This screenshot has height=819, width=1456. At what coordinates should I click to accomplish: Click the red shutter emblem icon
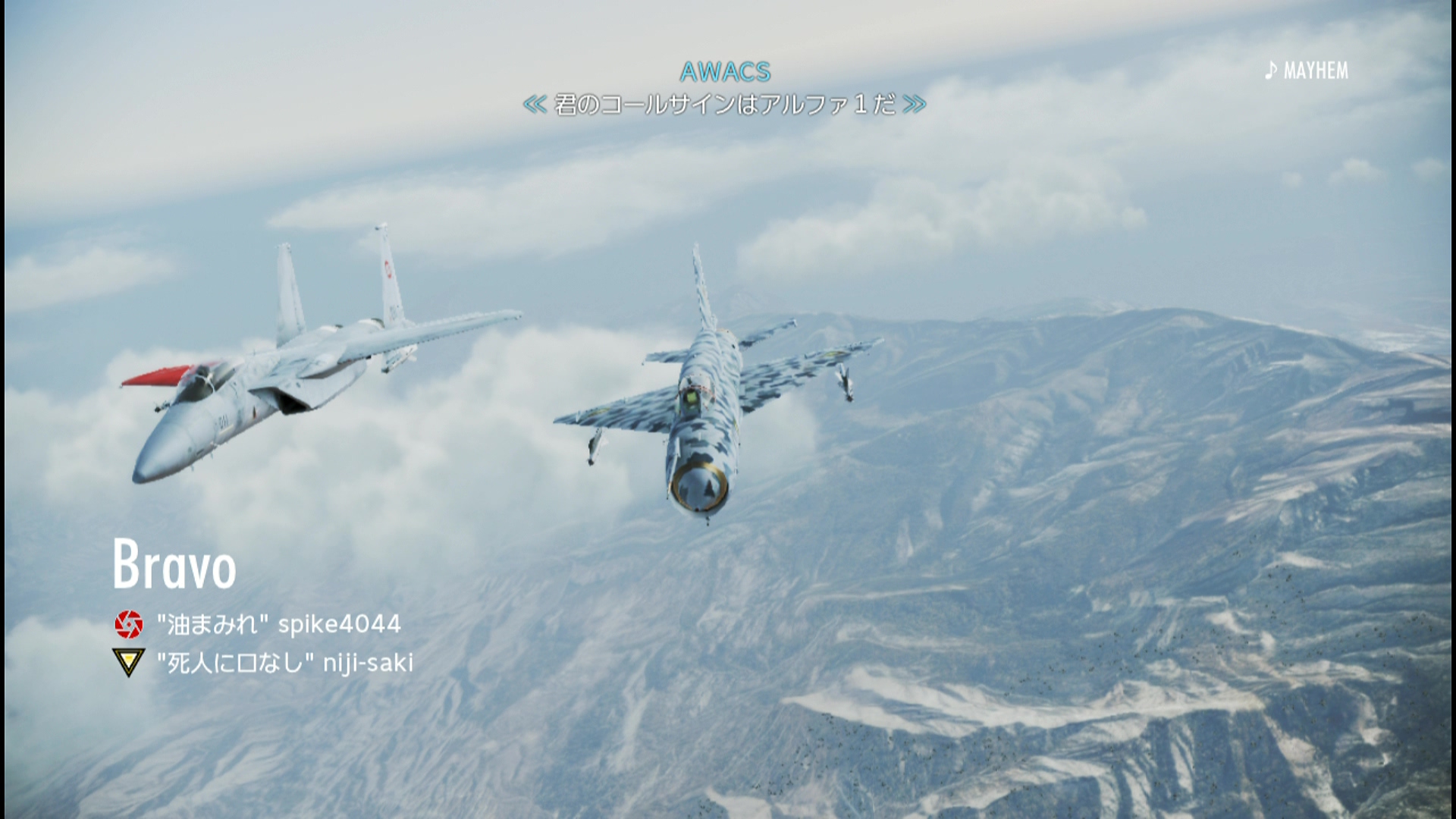(129, 624)
